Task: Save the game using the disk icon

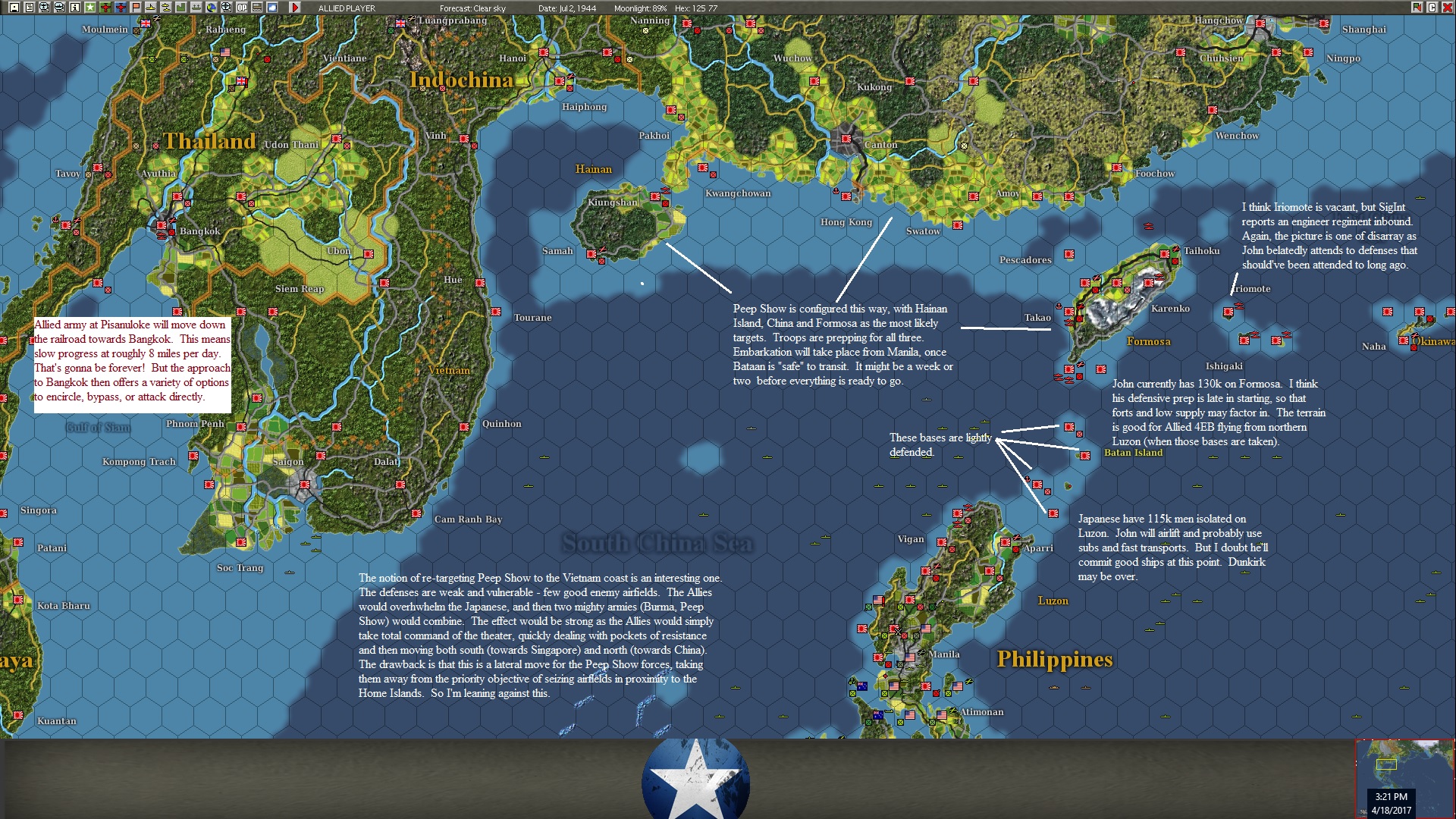Action: tap(14, 8)
